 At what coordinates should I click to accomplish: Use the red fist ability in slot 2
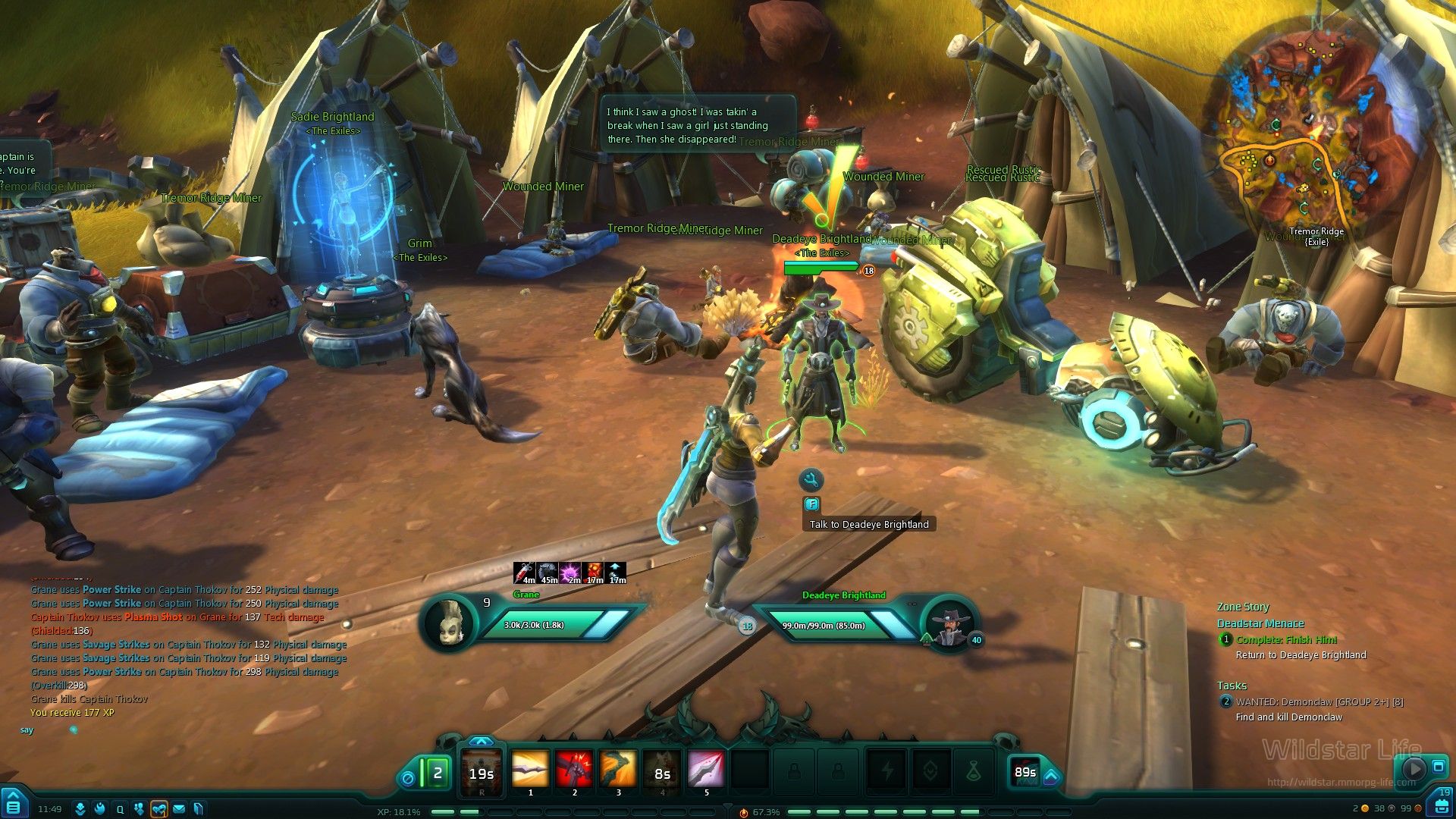tap(574, 770)
